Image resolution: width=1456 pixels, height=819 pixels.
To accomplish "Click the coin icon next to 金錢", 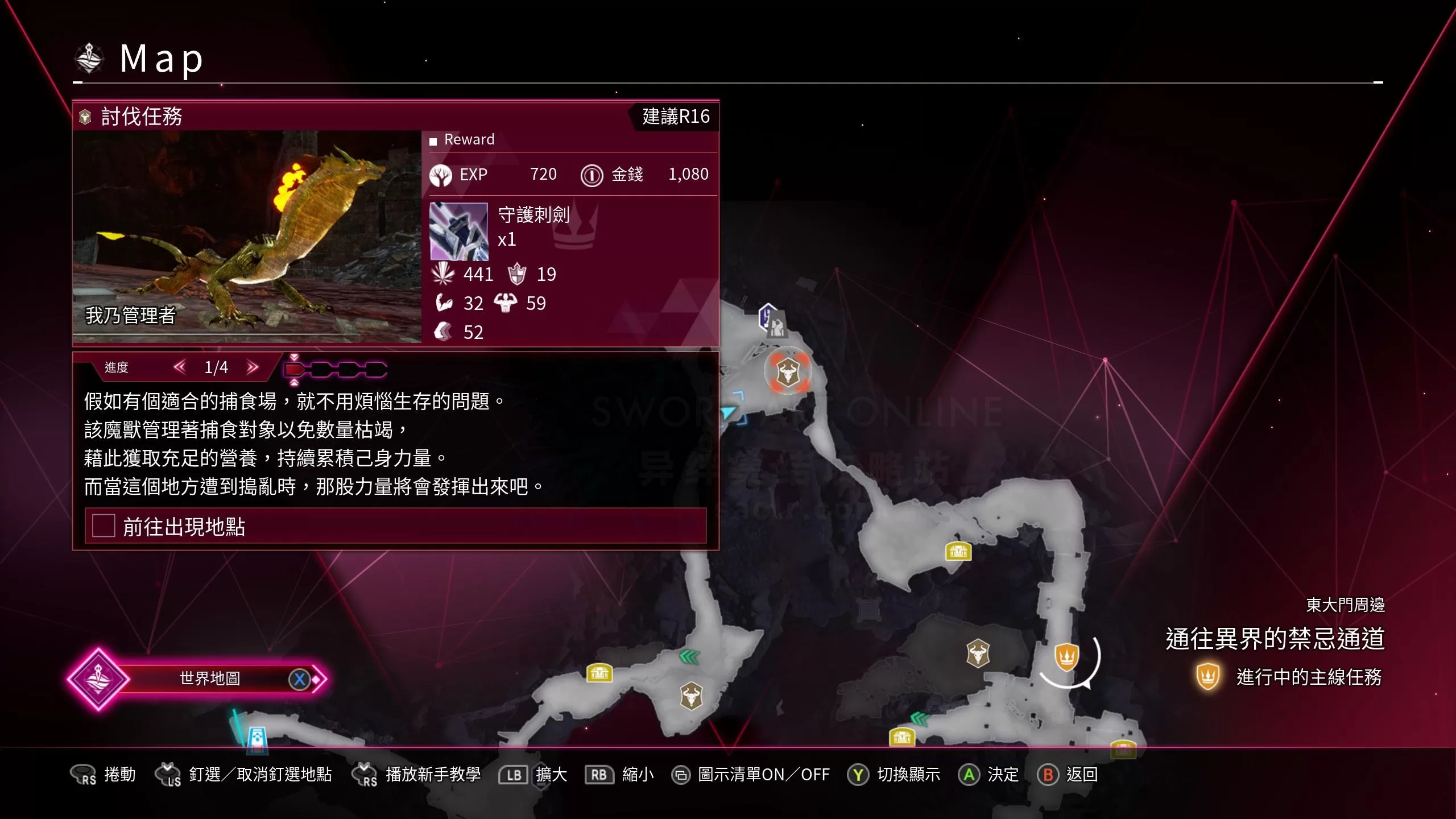I will click(x=592, y=175).
